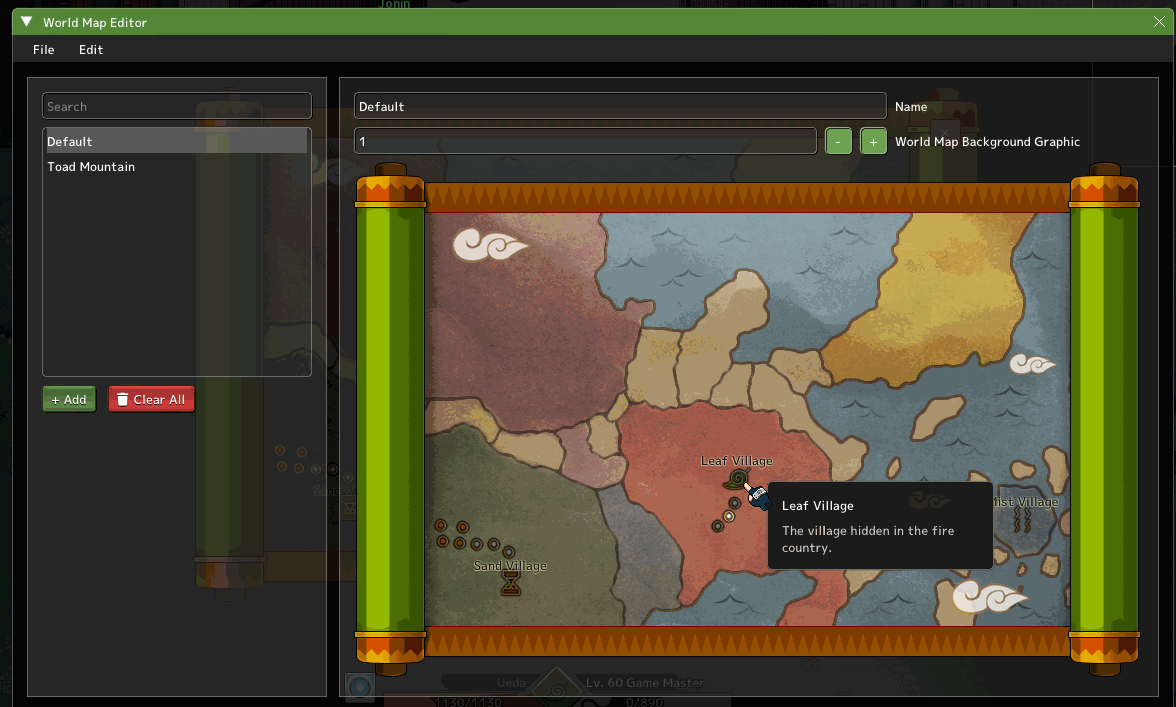This screenshot has height=707, width=1176.
Task: Select the Toad Mountain map entry
Action: [x=175, y=167]
